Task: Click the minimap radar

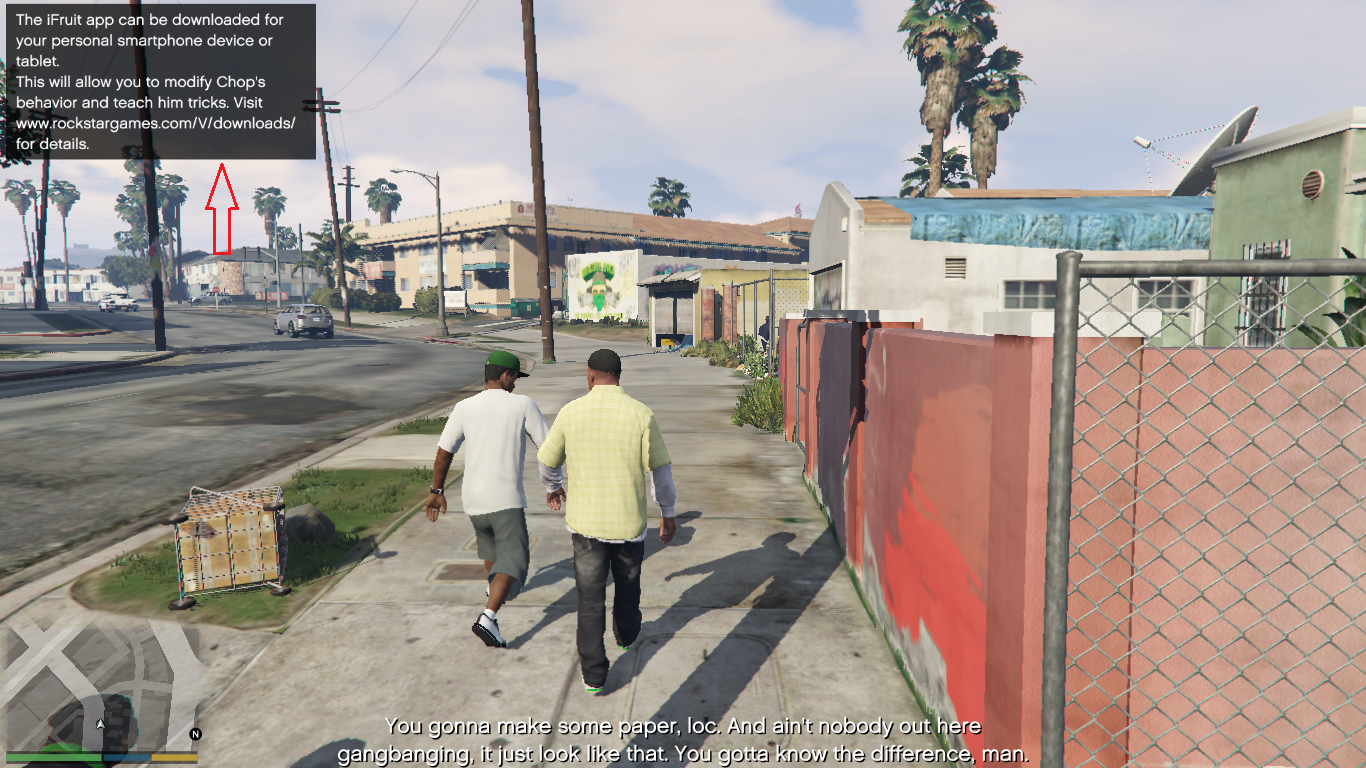Action: (x=100, y=685)
